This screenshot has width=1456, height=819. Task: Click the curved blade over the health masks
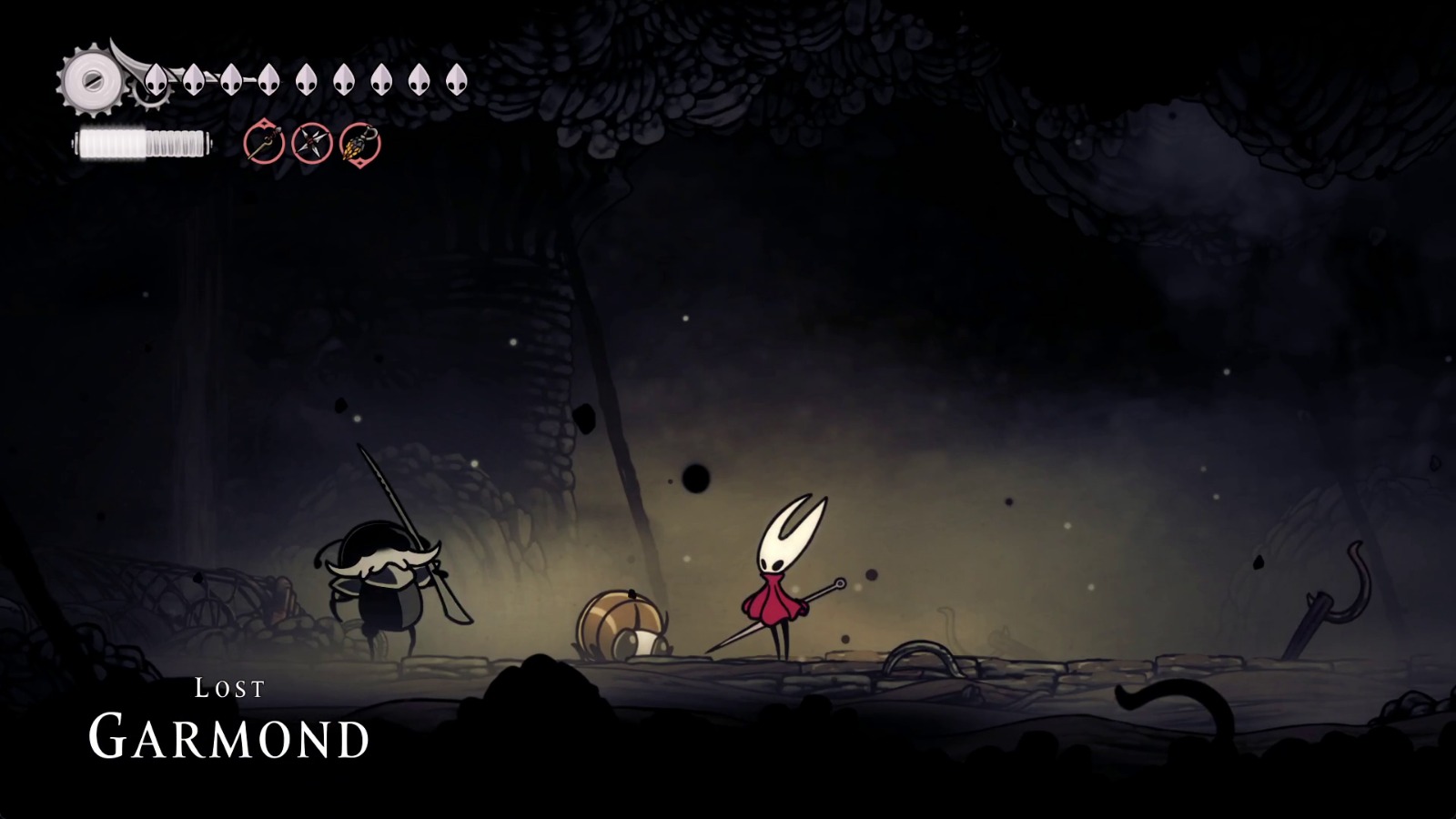(127, 59)
